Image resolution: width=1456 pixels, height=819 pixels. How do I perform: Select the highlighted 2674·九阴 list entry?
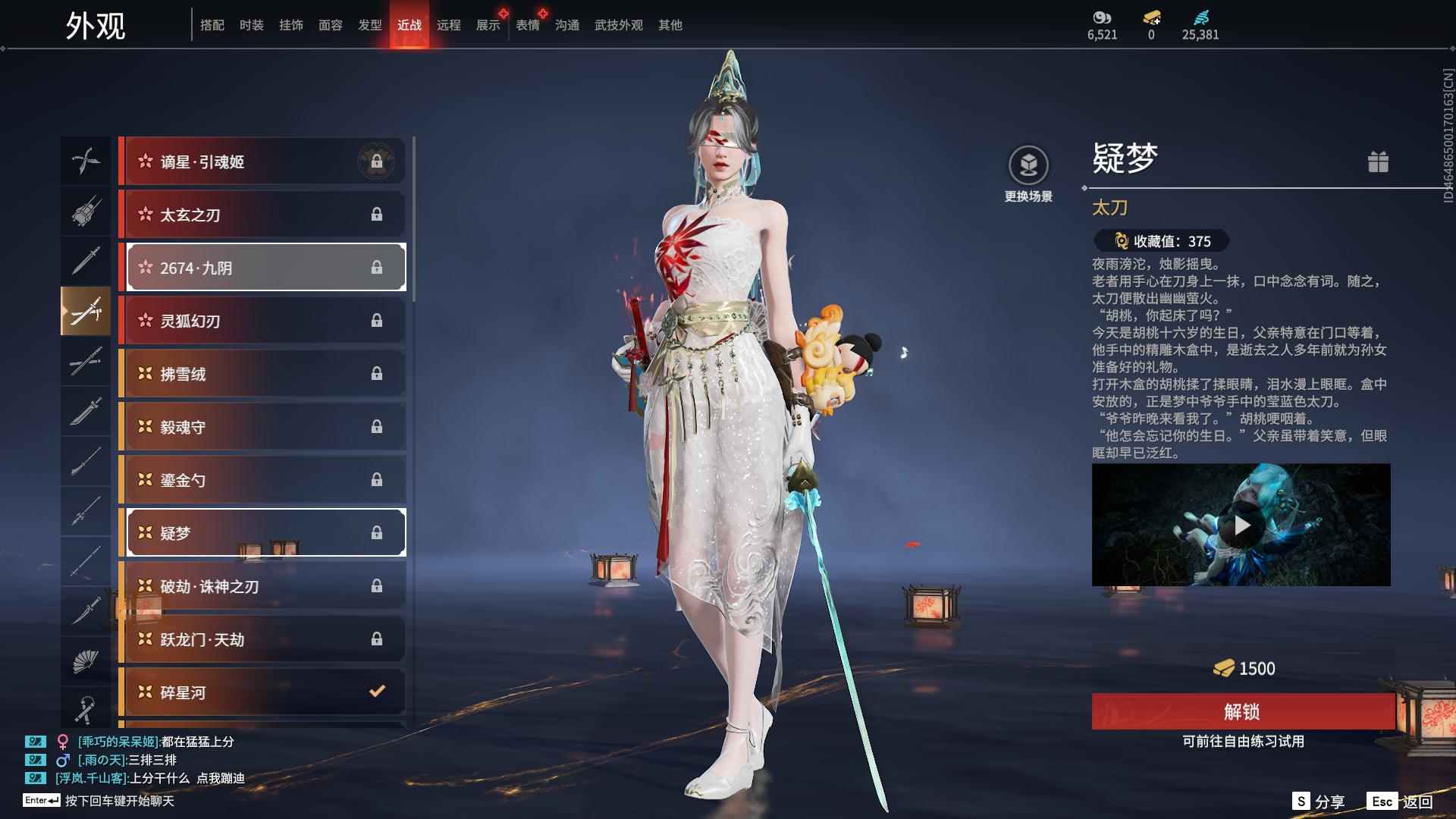(264, 267)
